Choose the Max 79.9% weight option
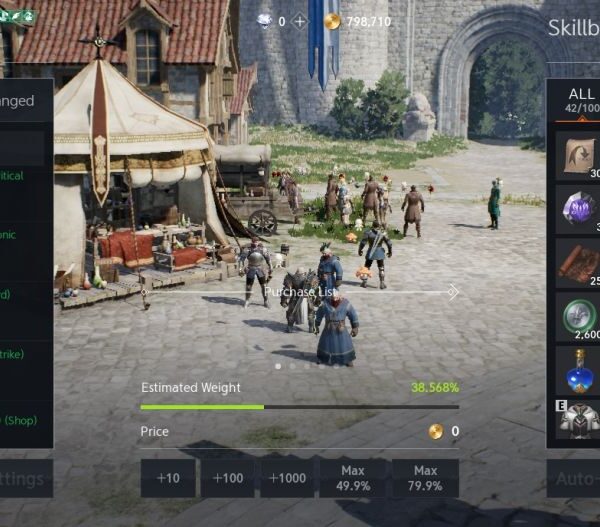600x527 pixels. (x=425, y=478)
